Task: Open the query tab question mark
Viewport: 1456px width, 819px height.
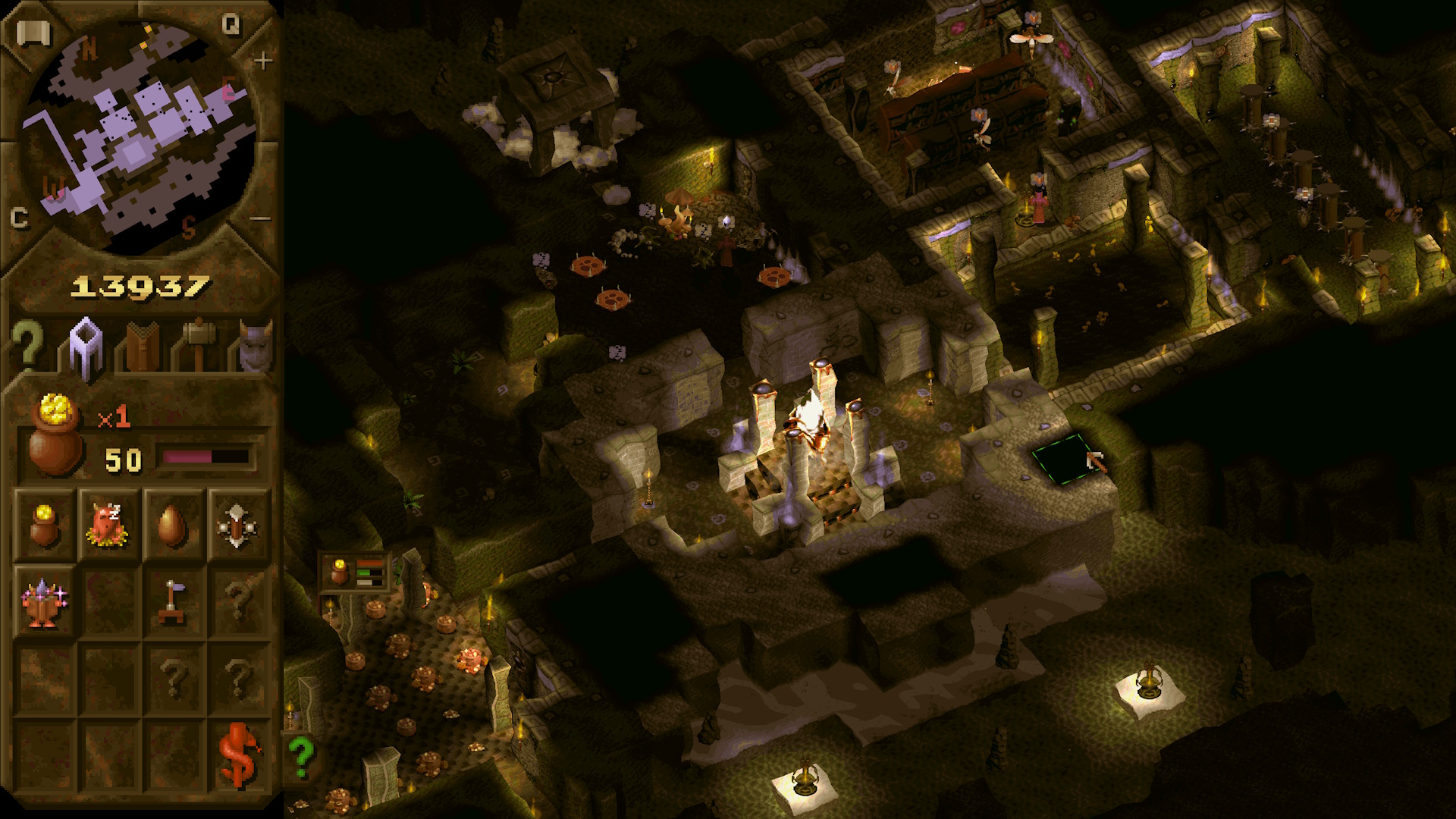Action: (x=27, y=345)
